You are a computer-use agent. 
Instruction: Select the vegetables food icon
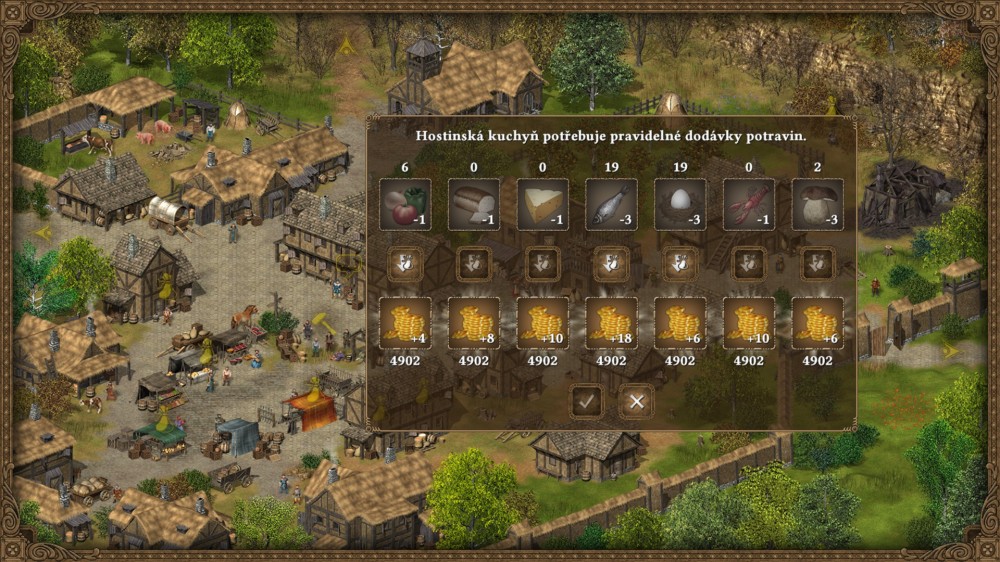pyautogui.click(x=406, y=205)
